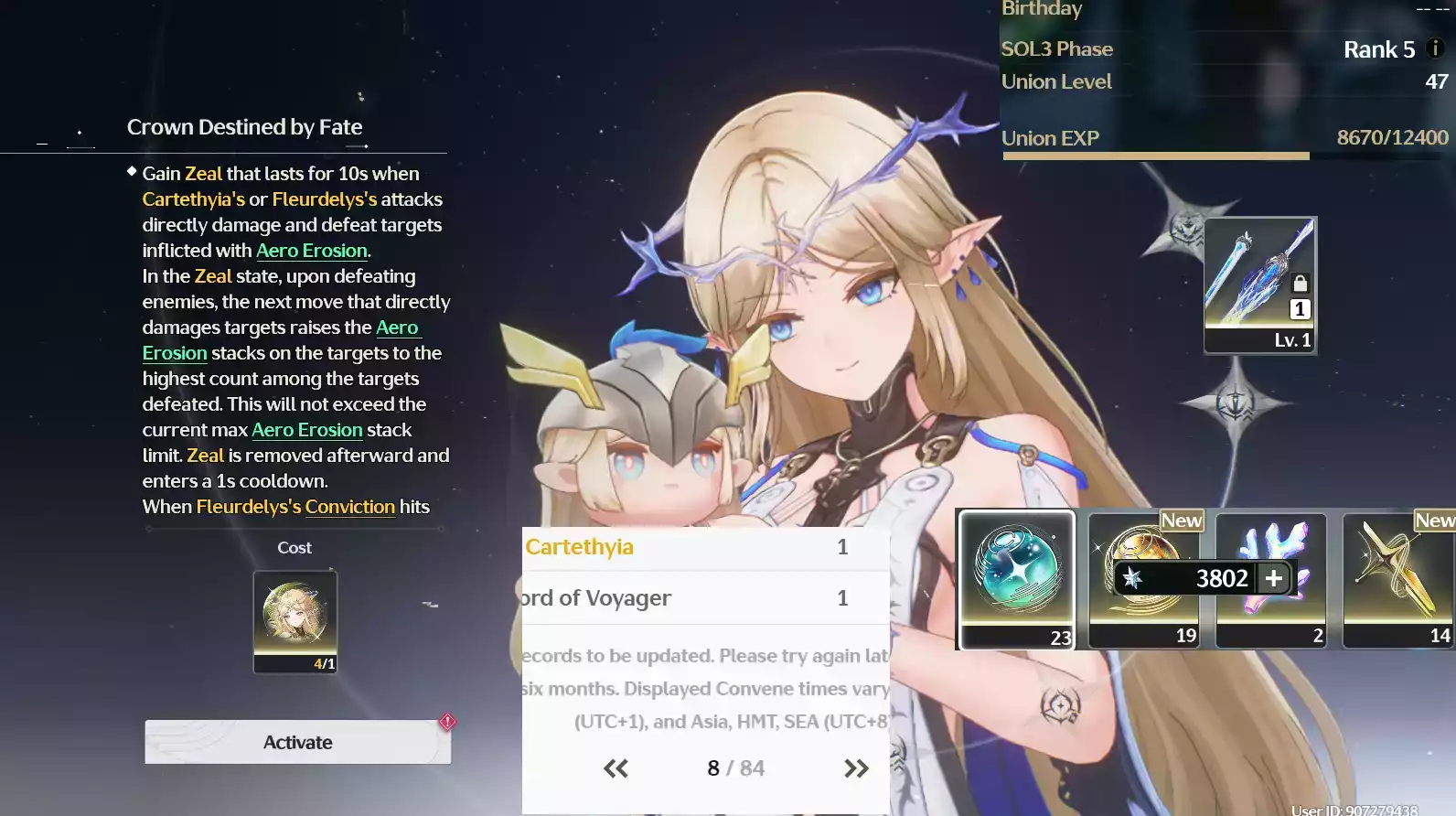Open the Aero Erosion keyword link
The height and width of the screenshot is (816, 1456).
[x=311, y=251]
